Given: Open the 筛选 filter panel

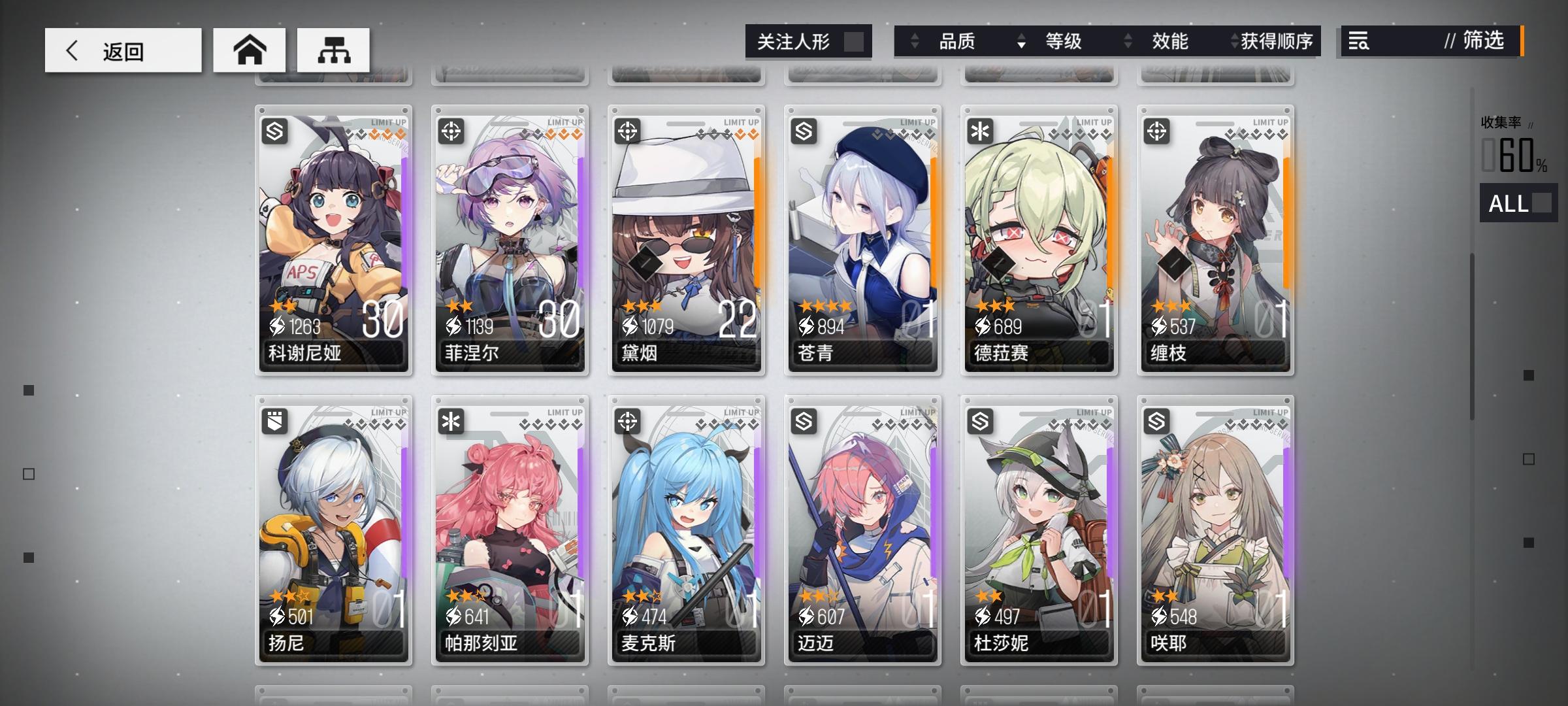Looking at the screenshot, I should (1483, 41).
